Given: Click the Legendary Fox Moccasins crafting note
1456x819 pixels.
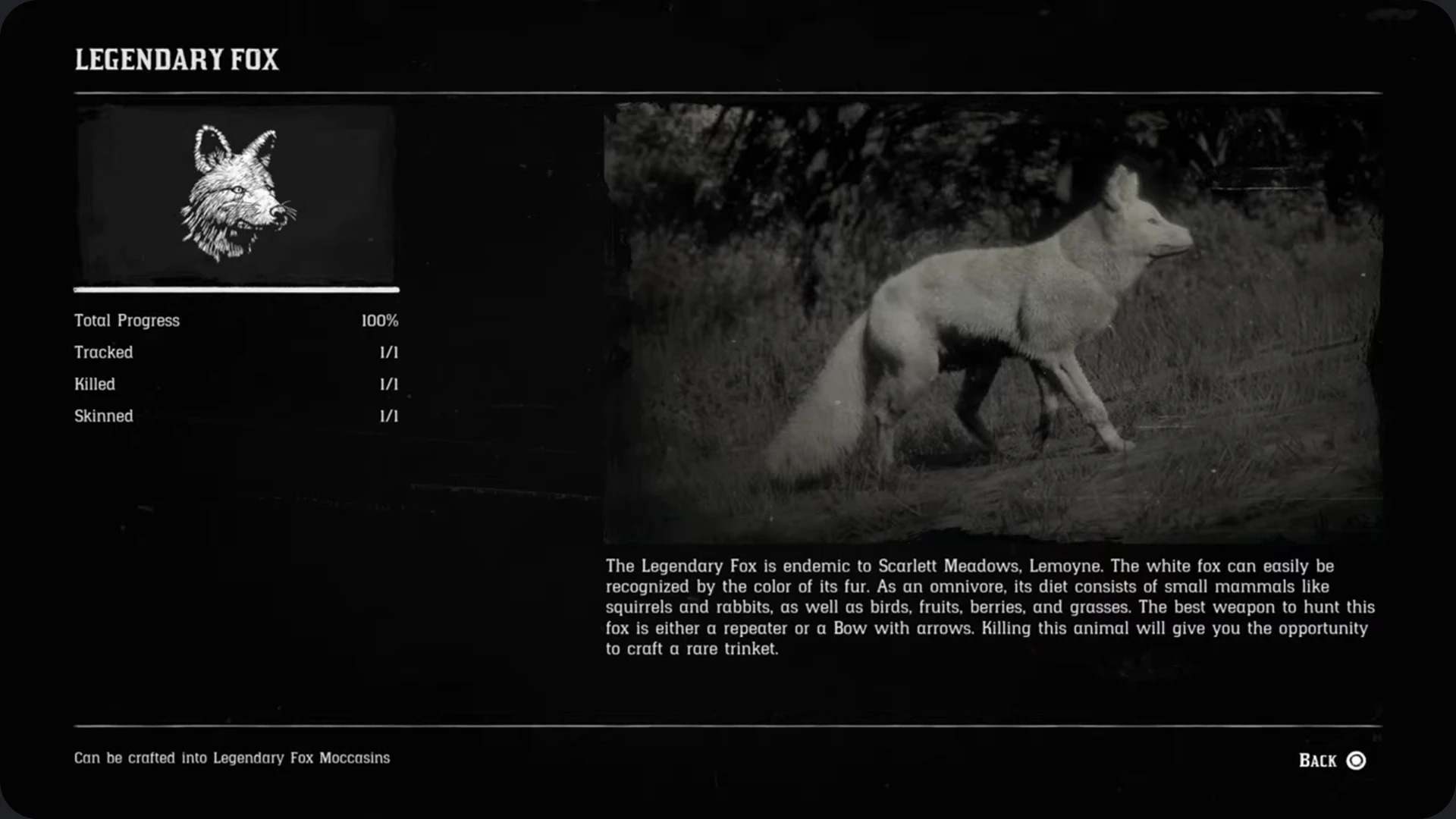Looking at the screenshot, I should (x=231, y=758).
